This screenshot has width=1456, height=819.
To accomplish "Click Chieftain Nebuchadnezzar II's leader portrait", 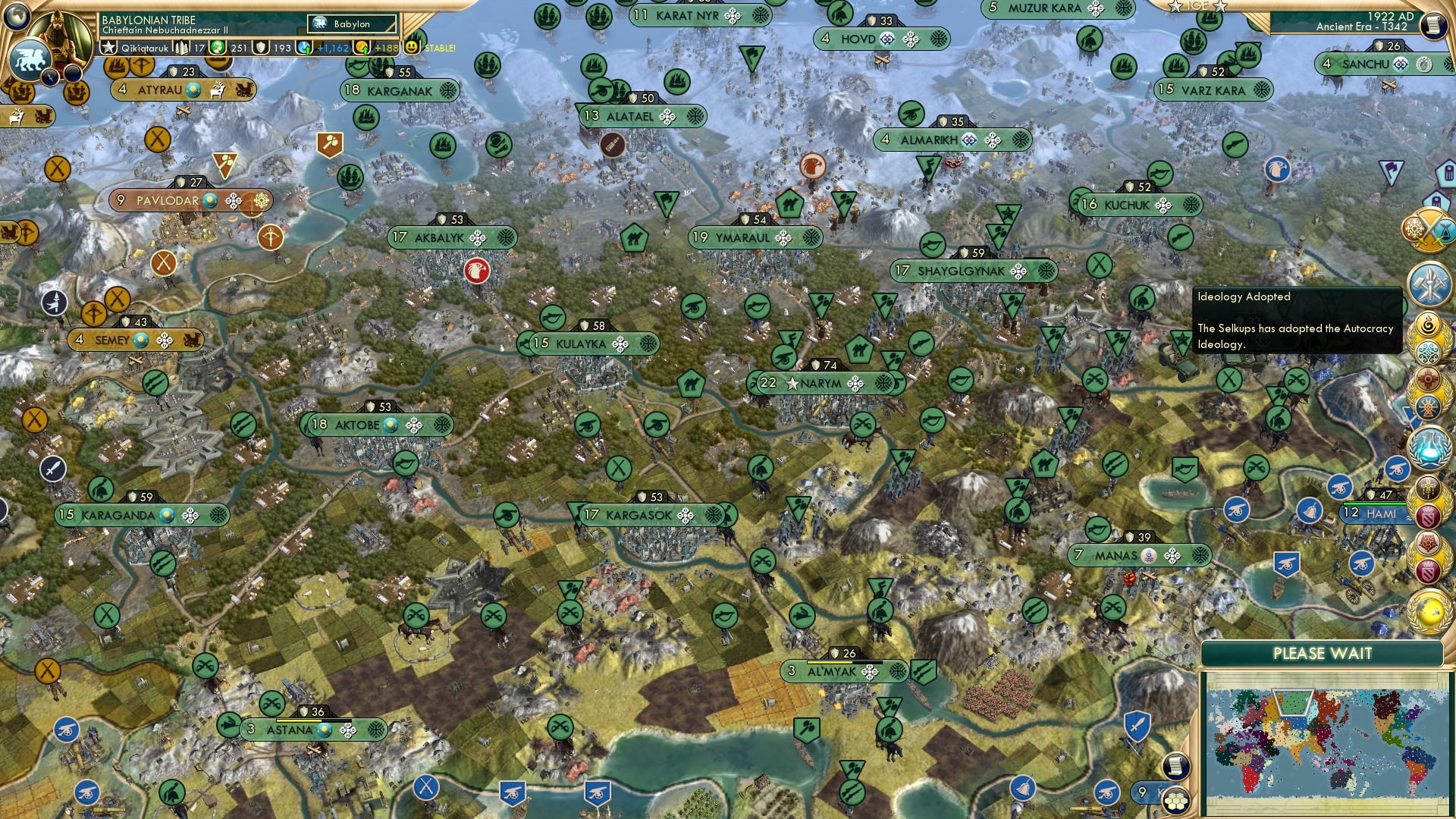I will [61, 34].
